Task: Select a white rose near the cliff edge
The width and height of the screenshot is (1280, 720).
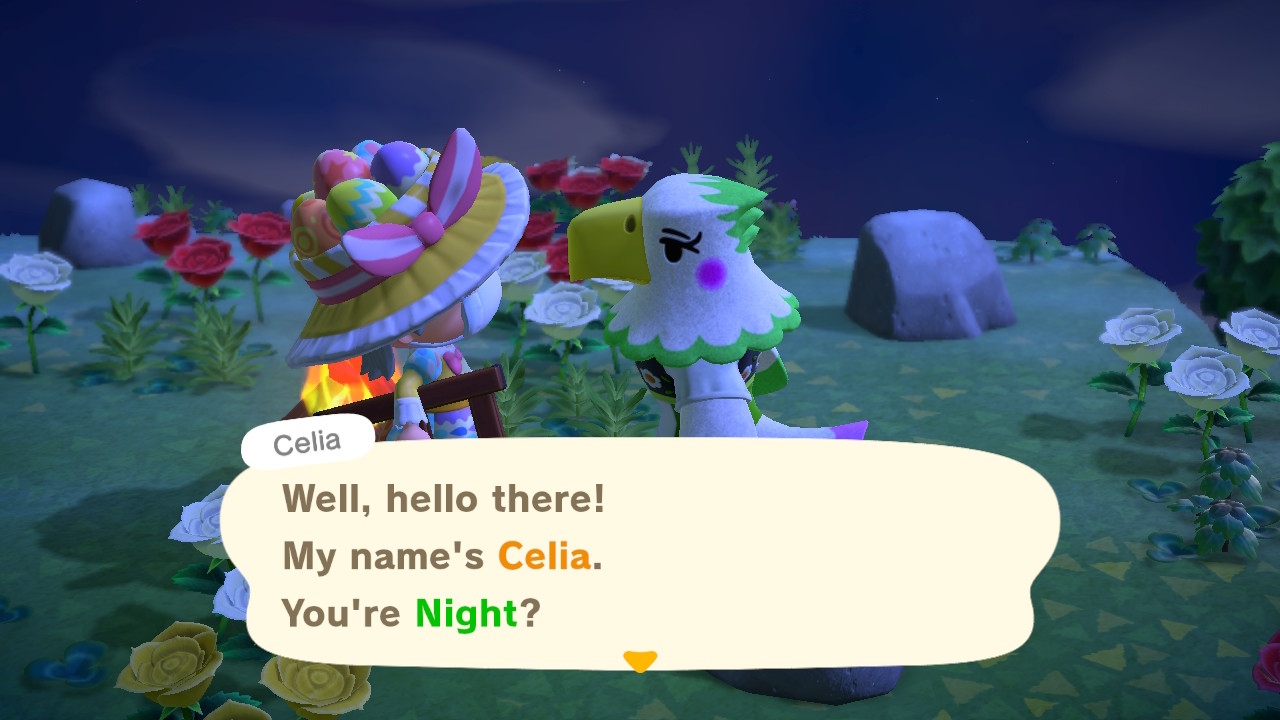Action: [1140, 330]
